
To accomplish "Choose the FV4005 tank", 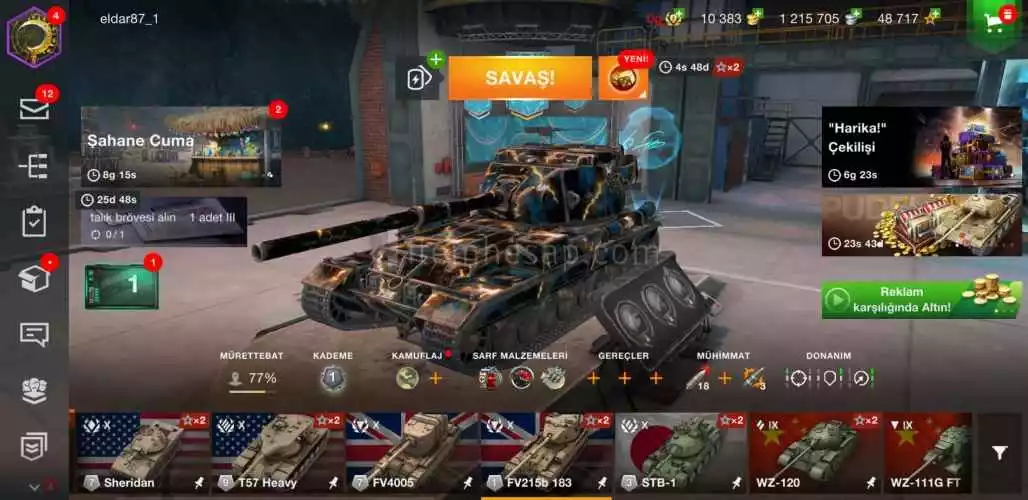I will (410, 452).
